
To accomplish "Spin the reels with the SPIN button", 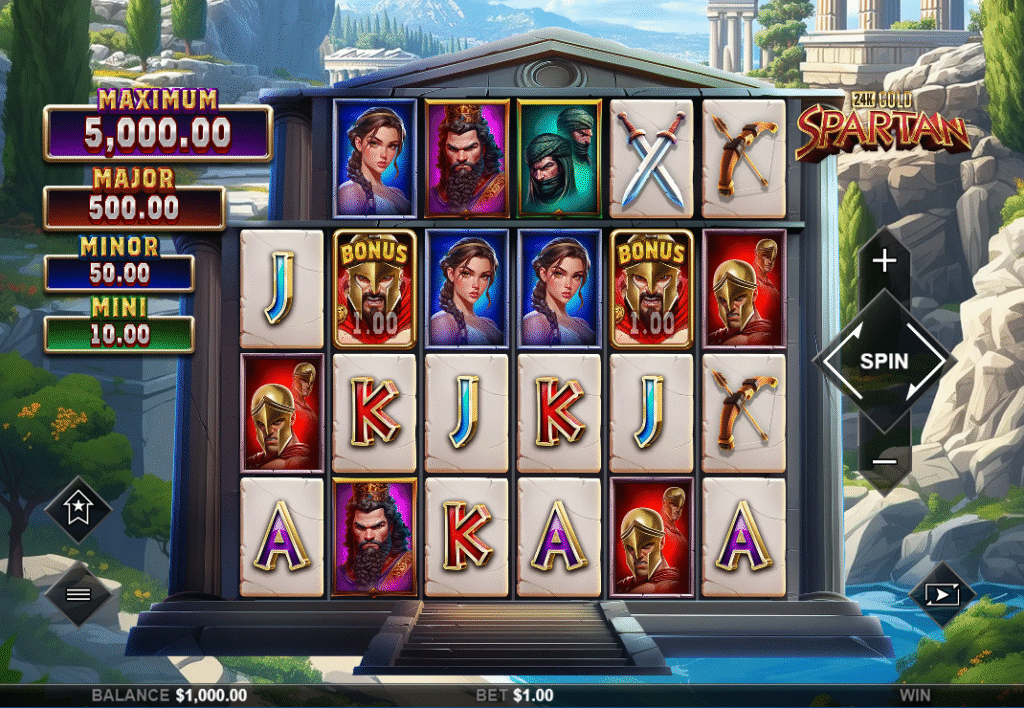I will pyautogui.click(x=884, y=360).
